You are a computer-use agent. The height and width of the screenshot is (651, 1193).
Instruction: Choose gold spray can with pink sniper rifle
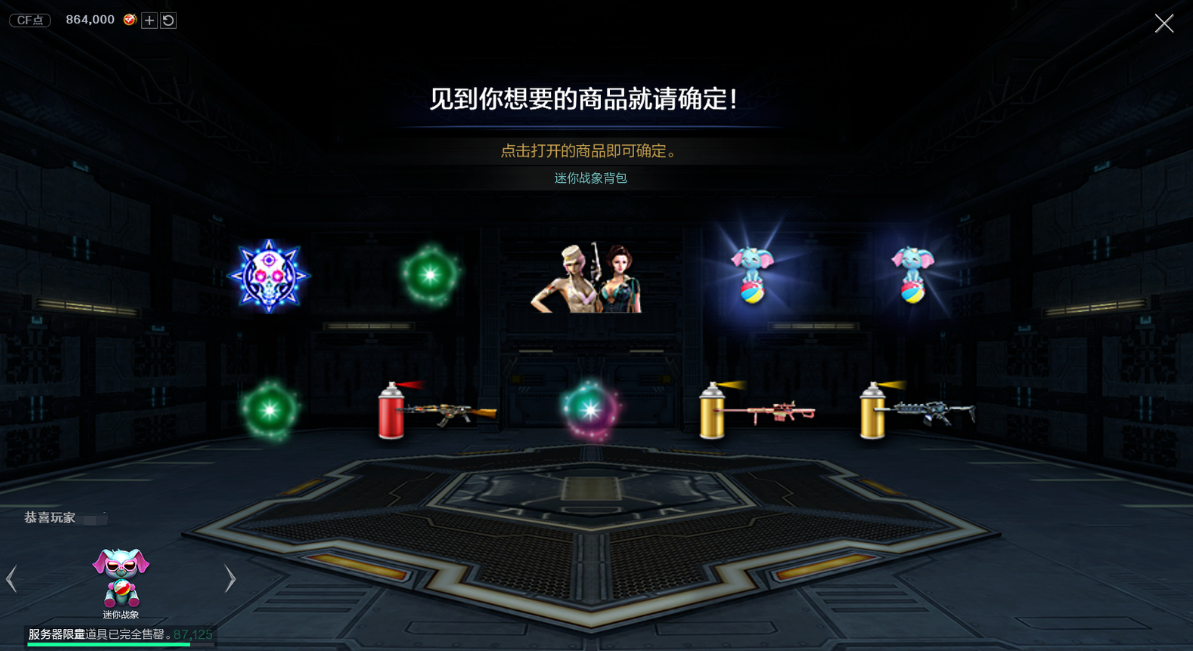point(756,410)
